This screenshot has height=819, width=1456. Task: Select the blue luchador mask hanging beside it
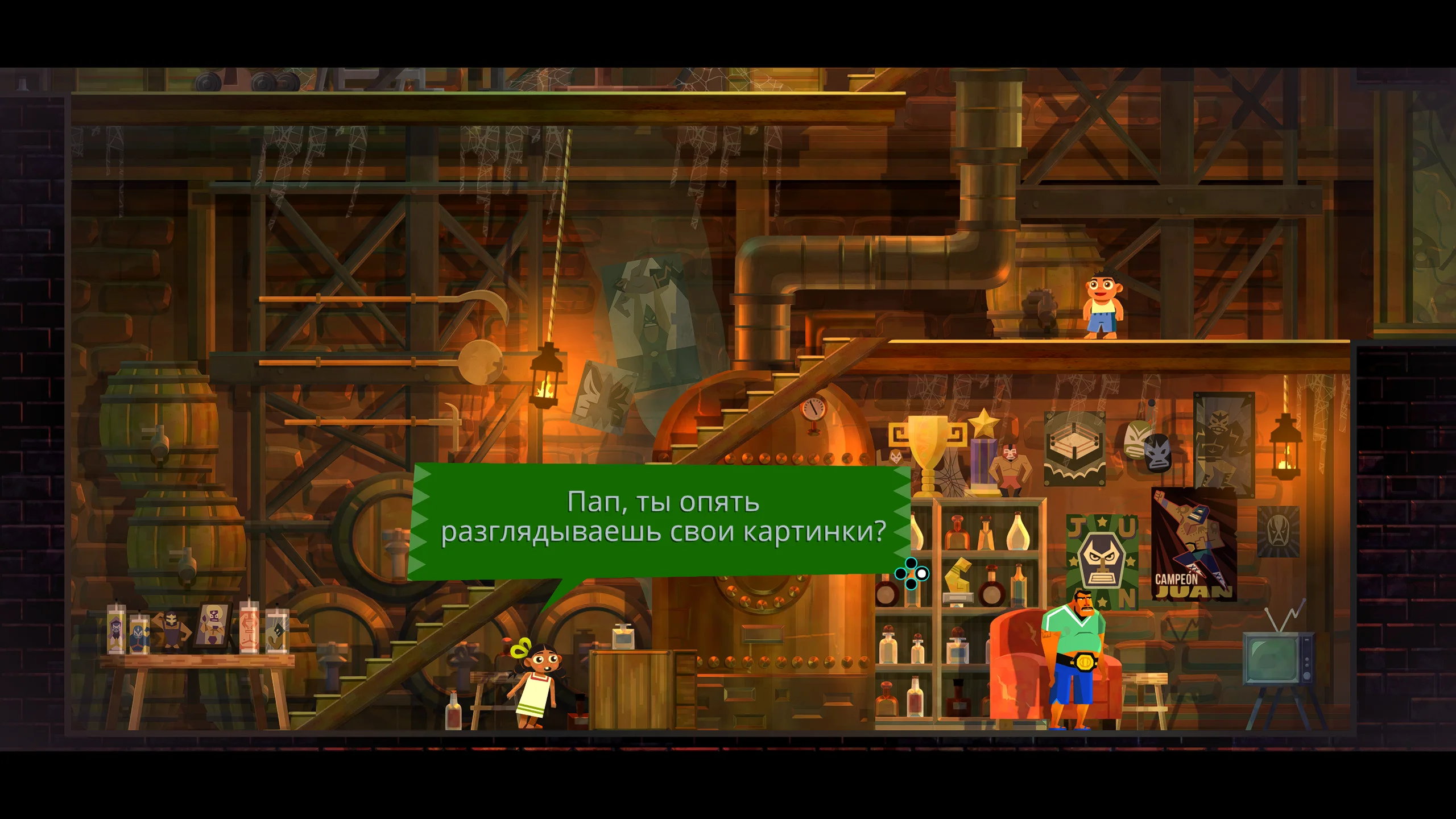tap(1159, 453)
